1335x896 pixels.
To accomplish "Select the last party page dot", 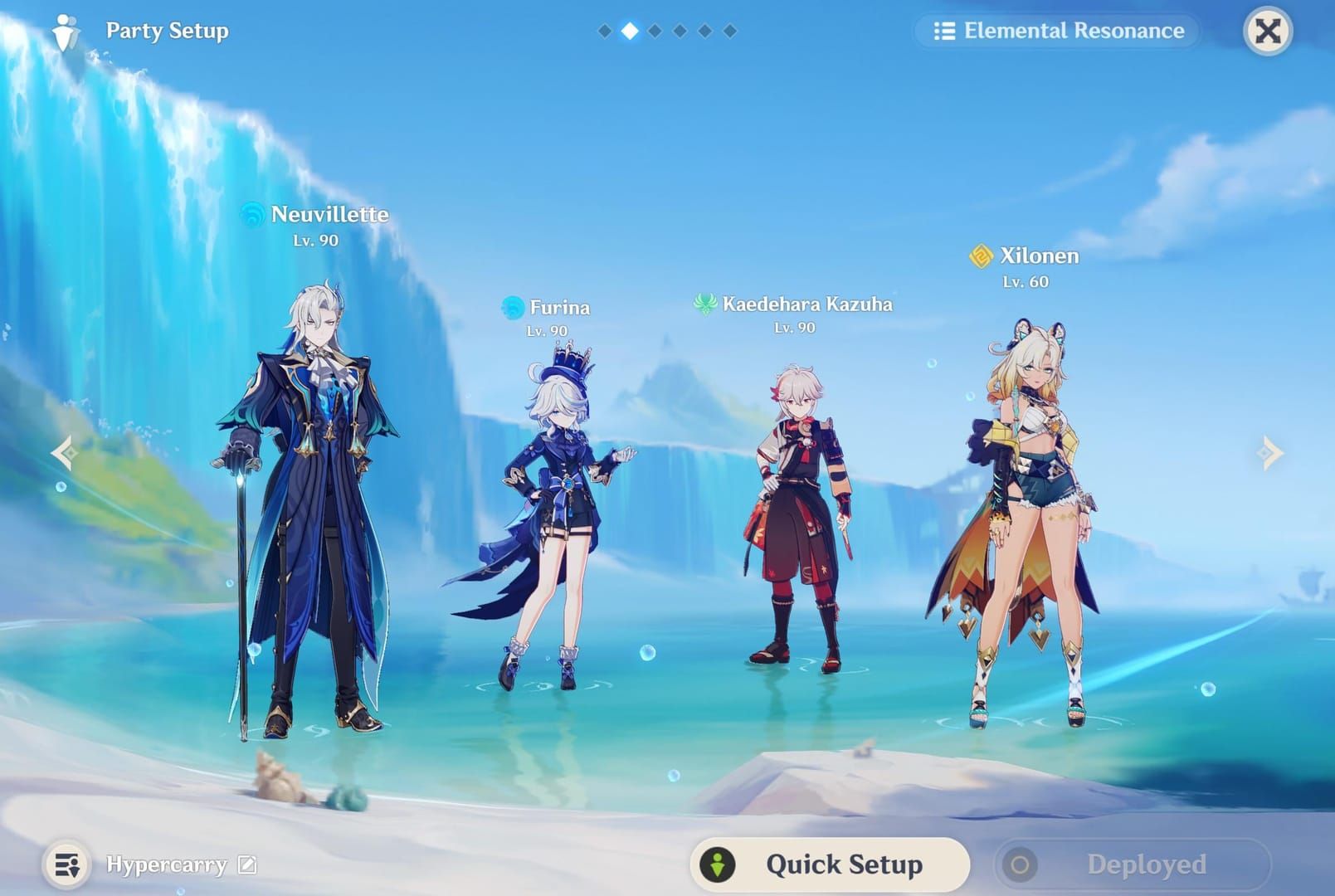I will tap(730, 32).
